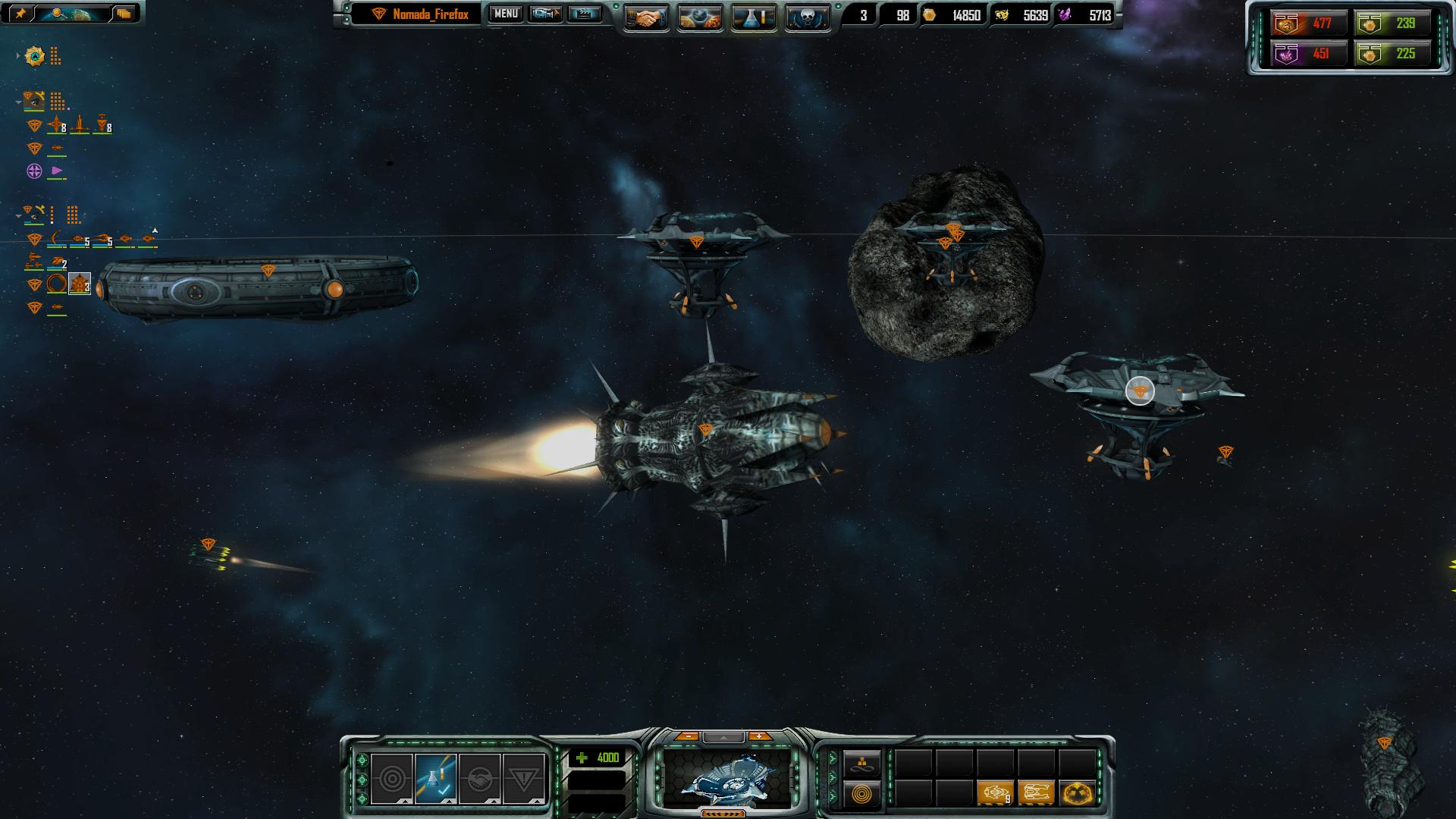Open the diplomacy handshake screen
1456x819 pixels.
tap(646, 18)
